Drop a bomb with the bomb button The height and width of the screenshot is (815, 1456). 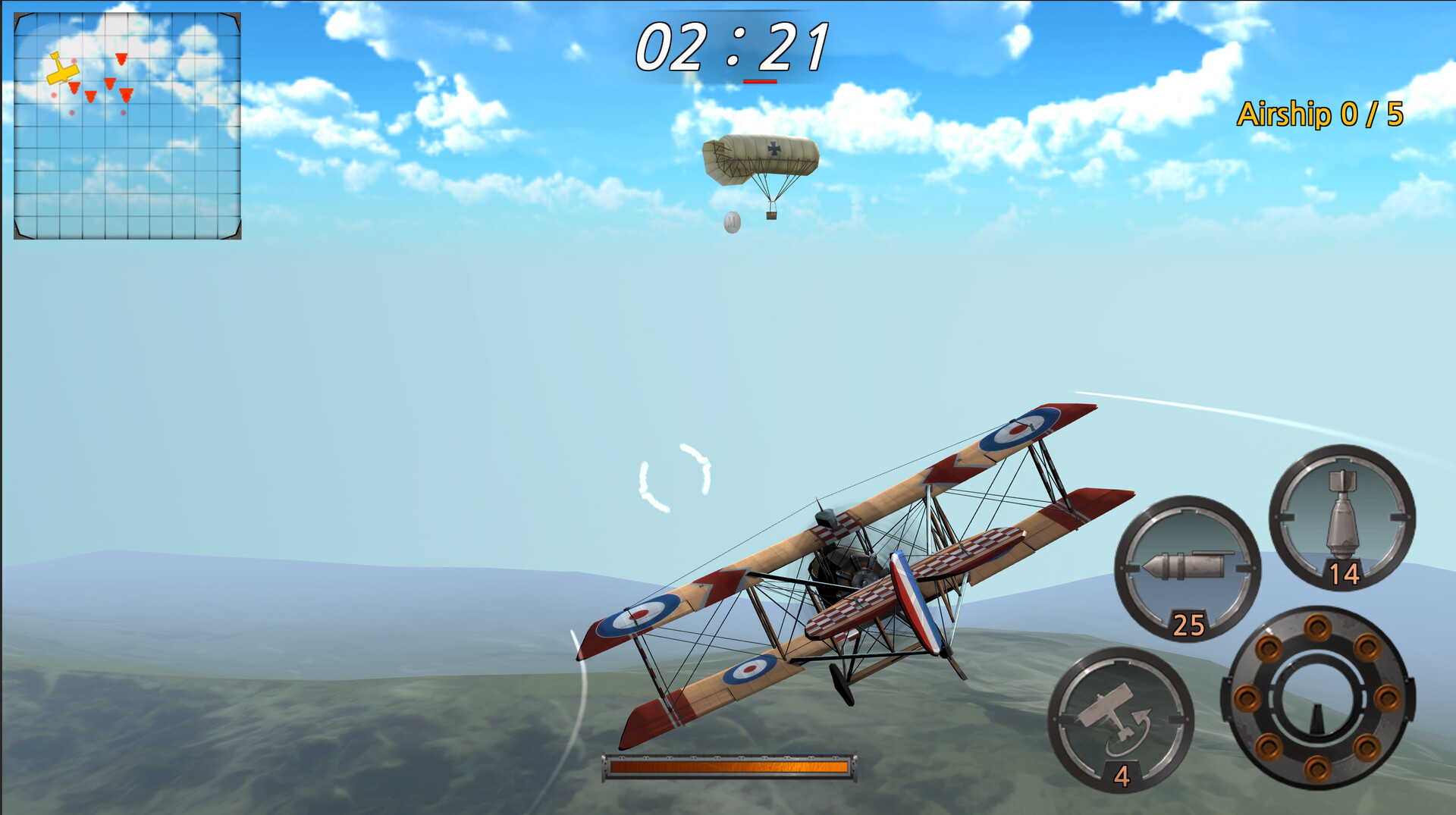[x=1341, y=517]
